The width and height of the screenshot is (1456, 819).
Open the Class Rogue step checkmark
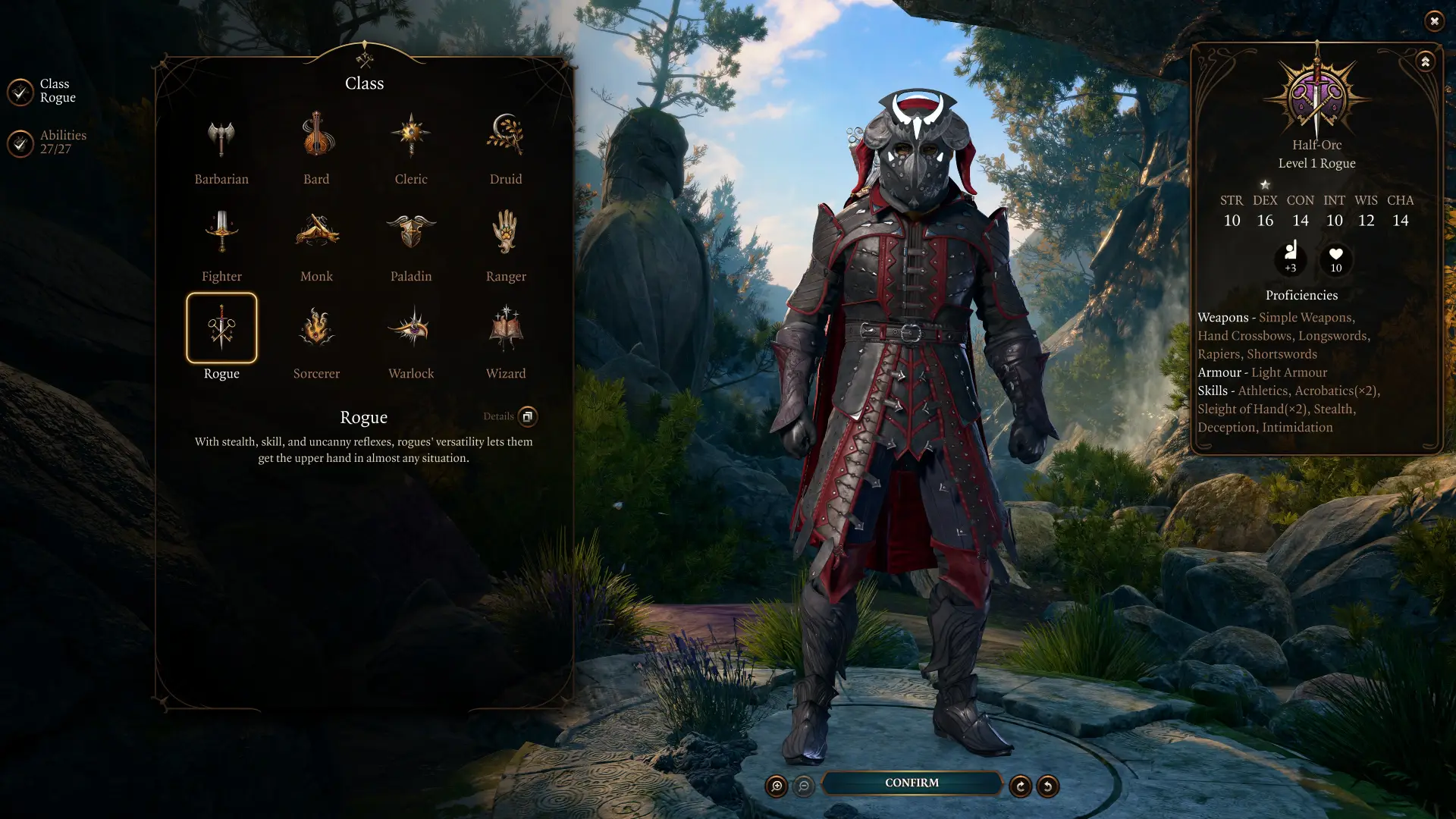[x=20, y=91]
